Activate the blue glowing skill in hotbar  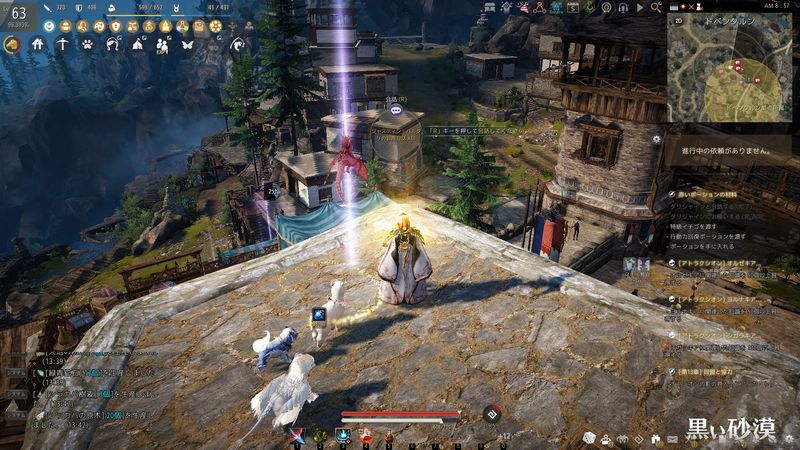(342, 436)
